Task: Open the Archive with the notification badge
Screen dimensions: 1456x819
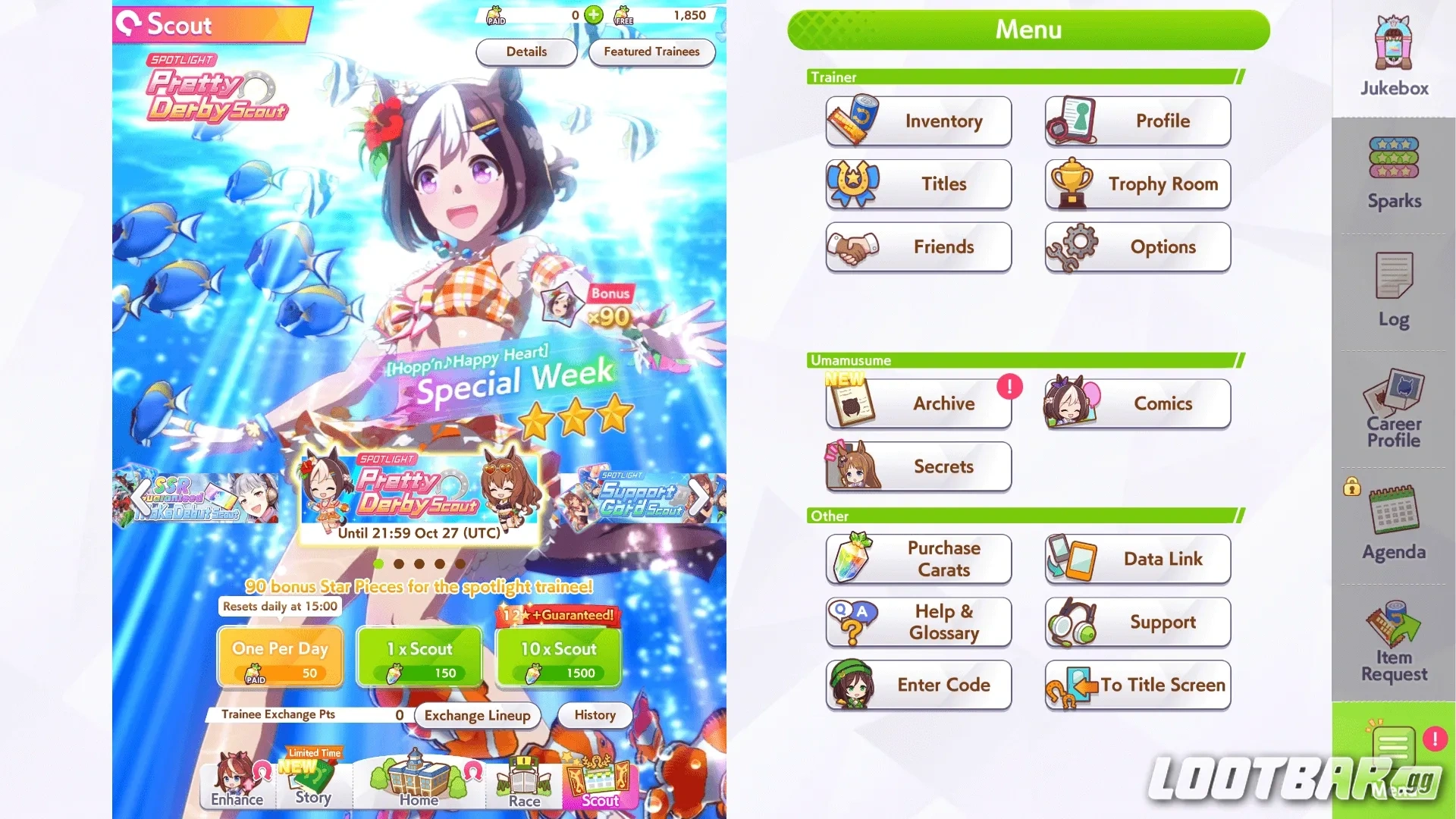Action: coord(918,403)
